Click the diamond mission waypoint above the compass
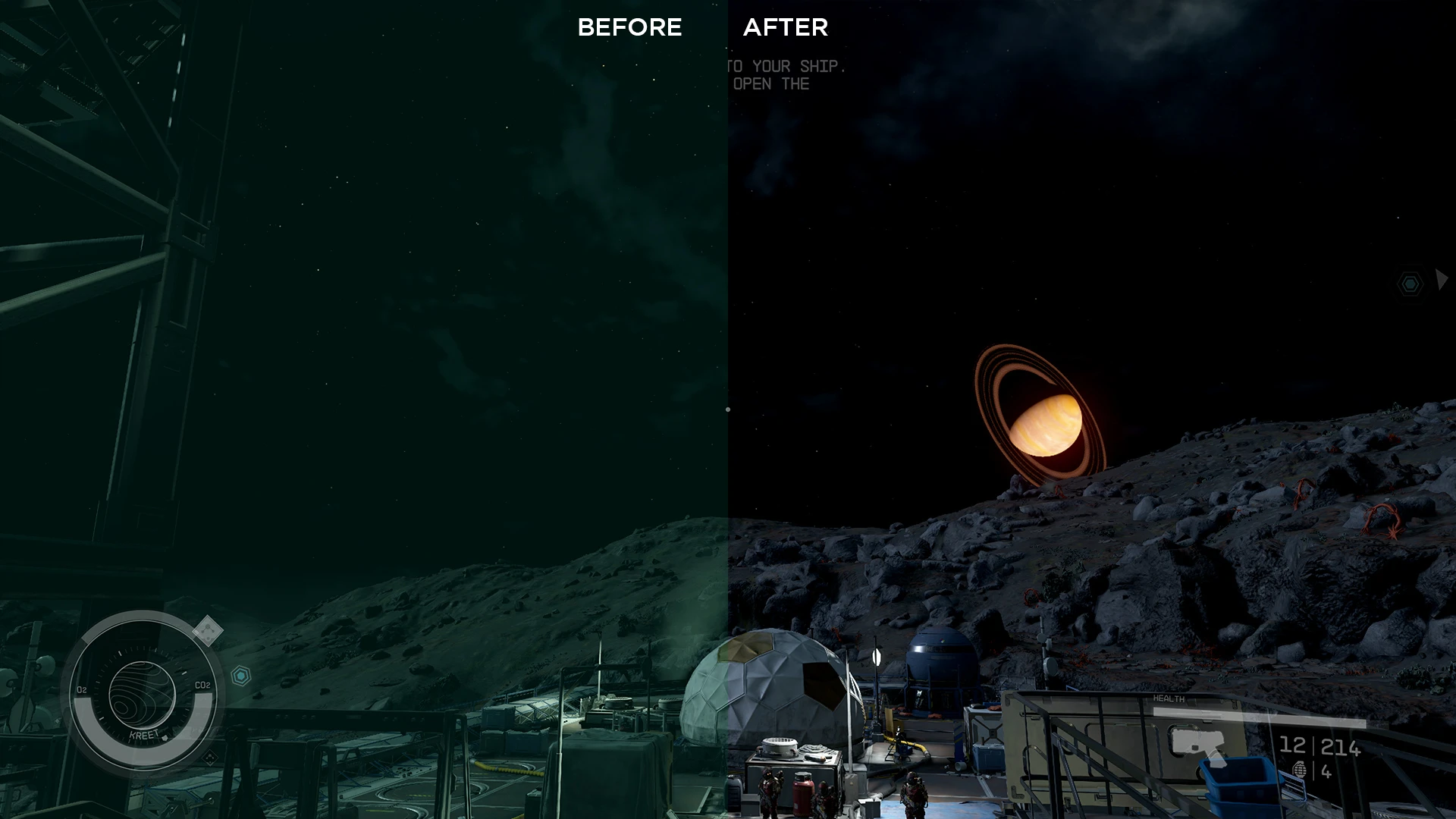 tap(206, 629)
